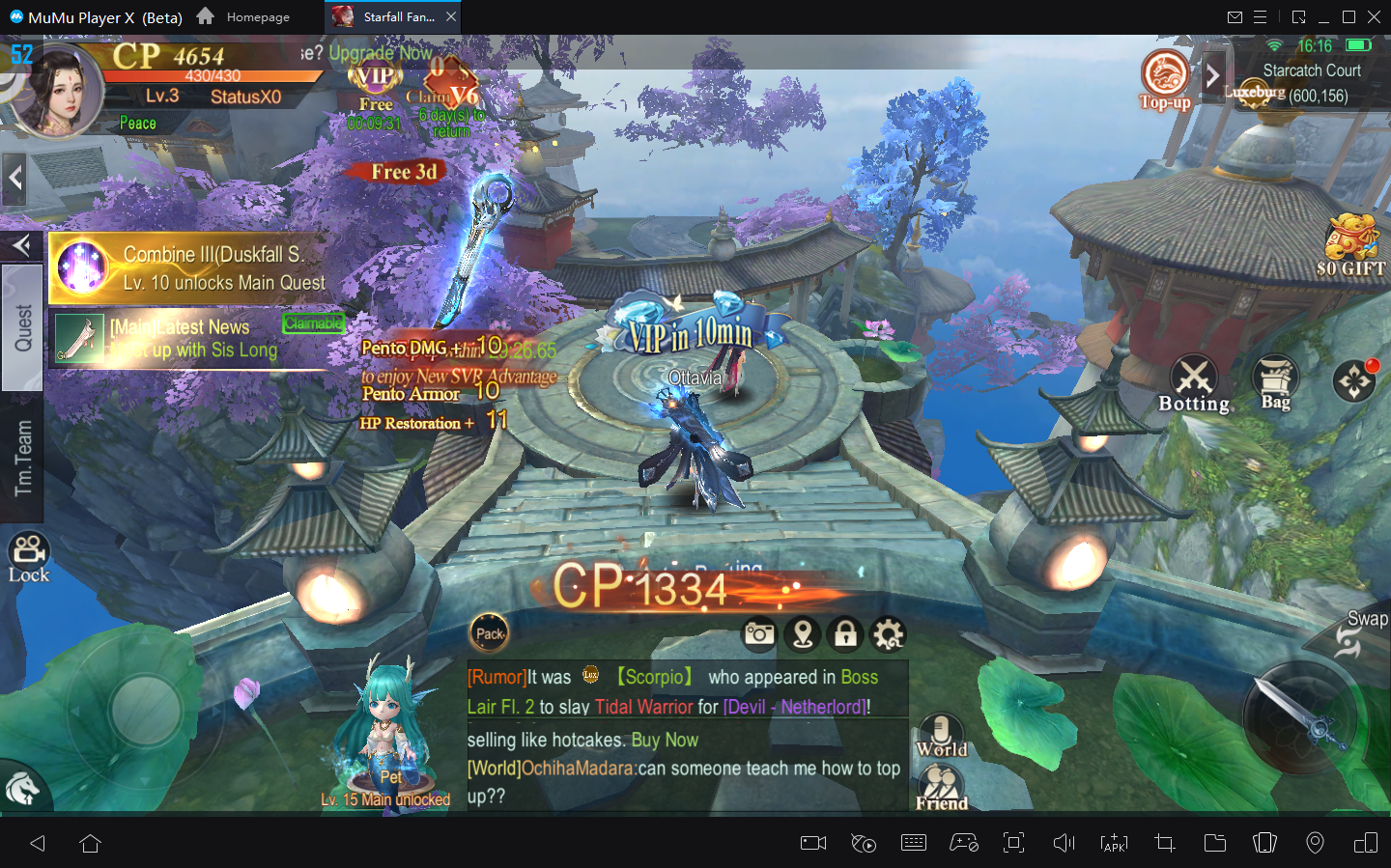Screen dimensions: 1391x868
Task: Open the Friend panel
Action: [x=940, y=777]
